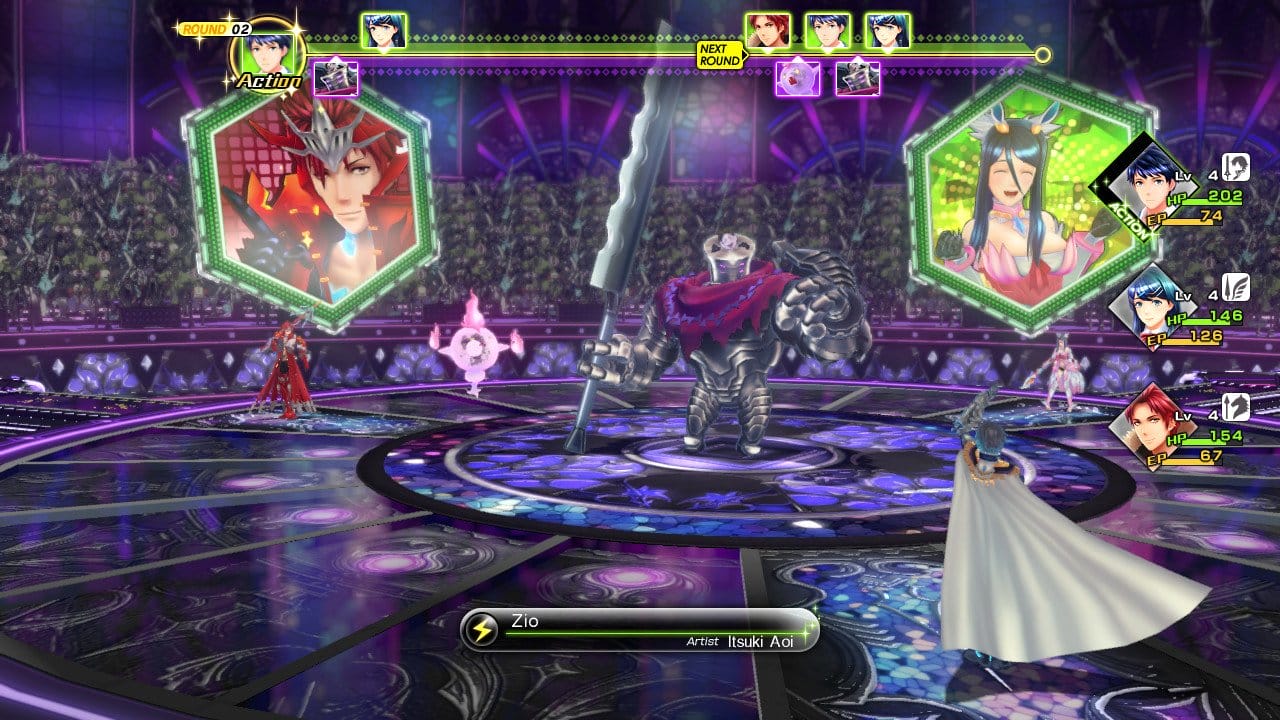Select Touma's red-haired turn order portrait

767,31
